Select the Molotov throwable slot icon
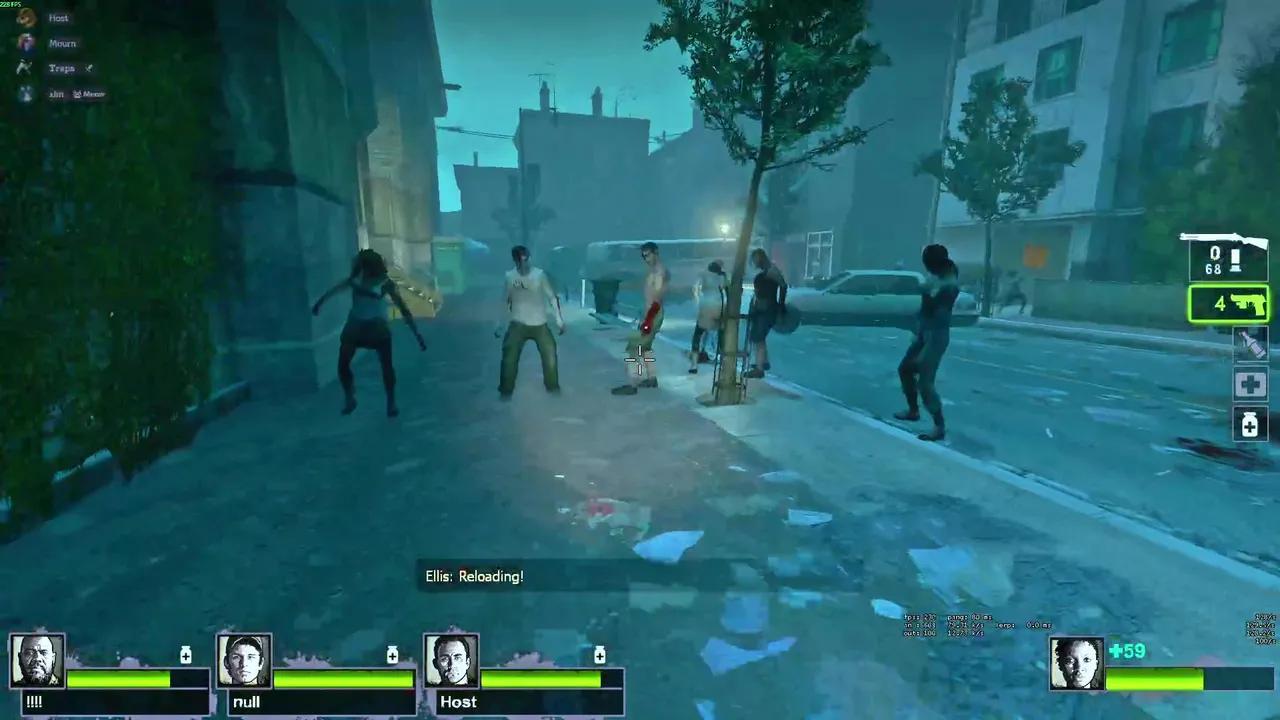The width and height of the screenshot is (1280, 720). pyautogui.click(x=1250, y=344)
